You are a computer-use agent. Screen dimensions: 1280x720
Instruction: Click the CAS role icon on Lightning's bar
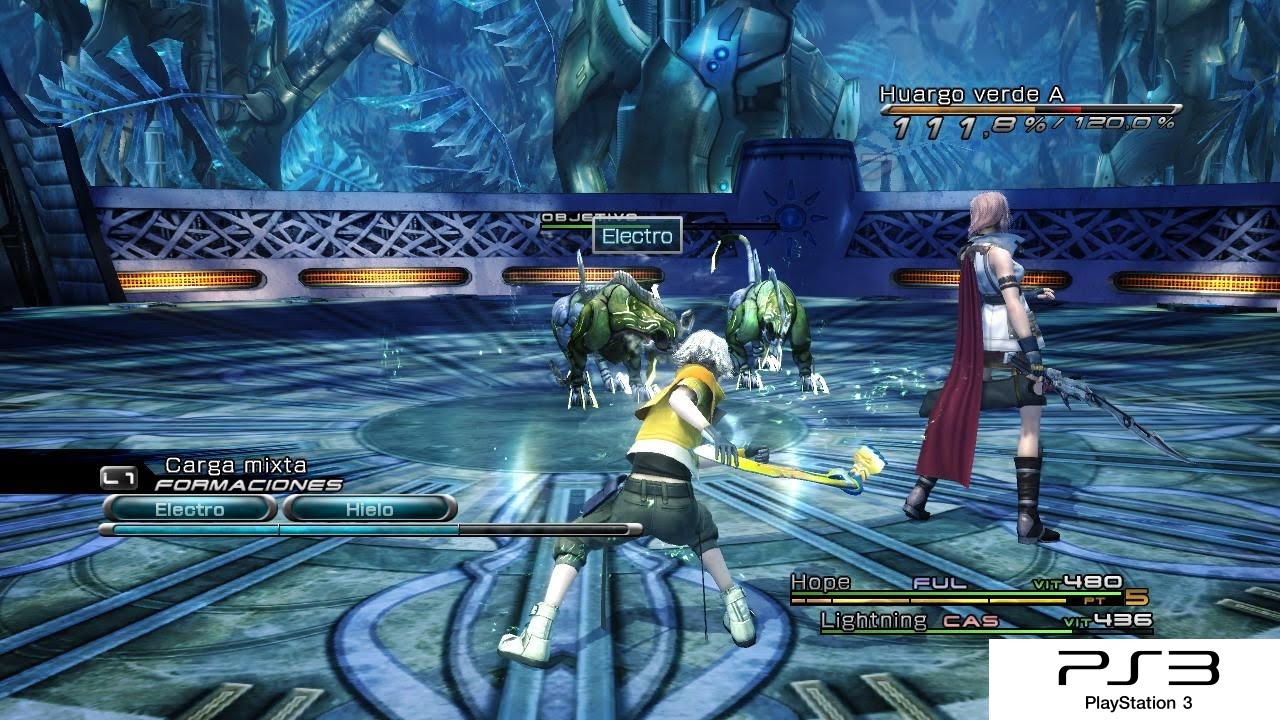(x=968, y=619)
